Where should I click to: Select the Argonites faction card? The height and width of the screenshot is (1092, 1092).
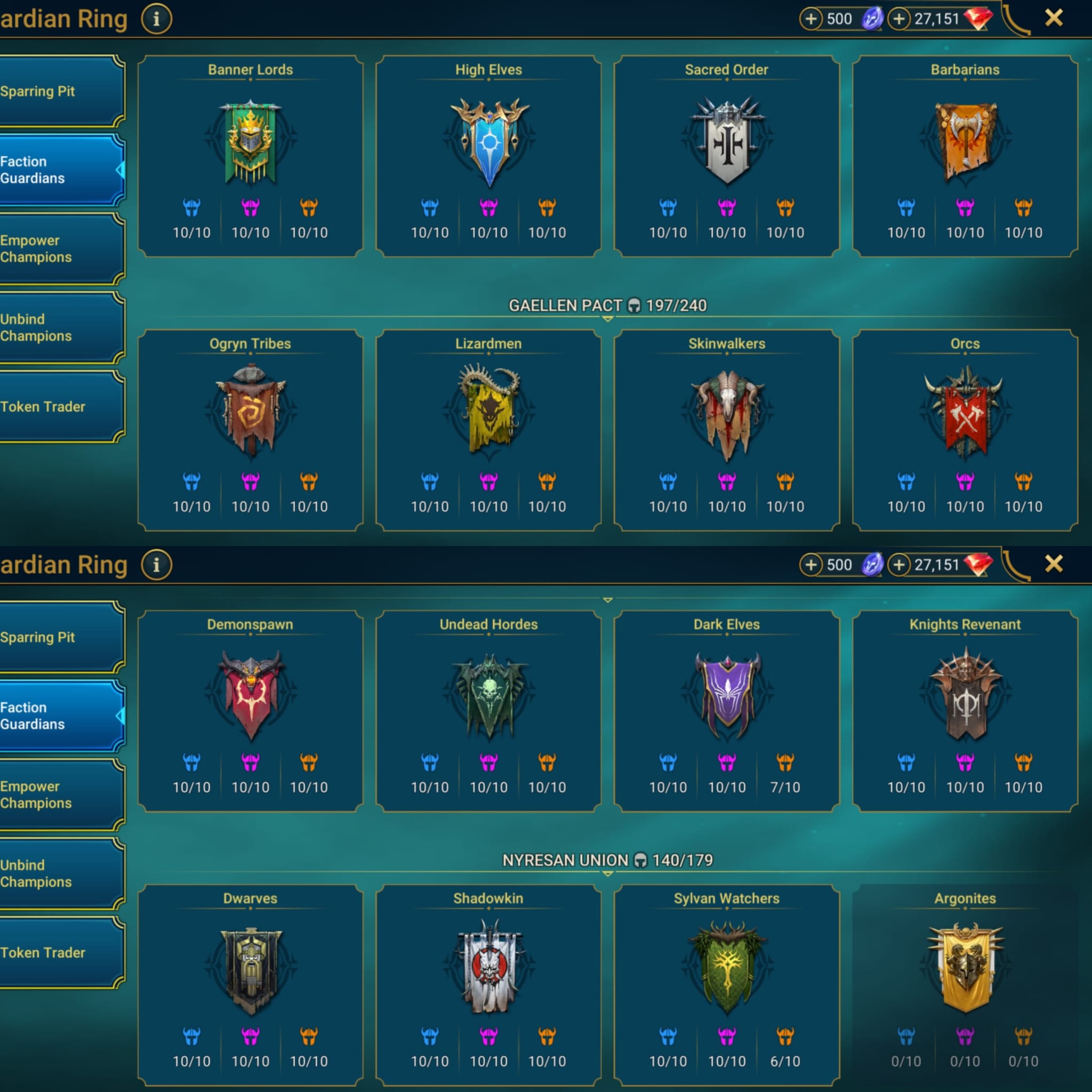[965, 985]
